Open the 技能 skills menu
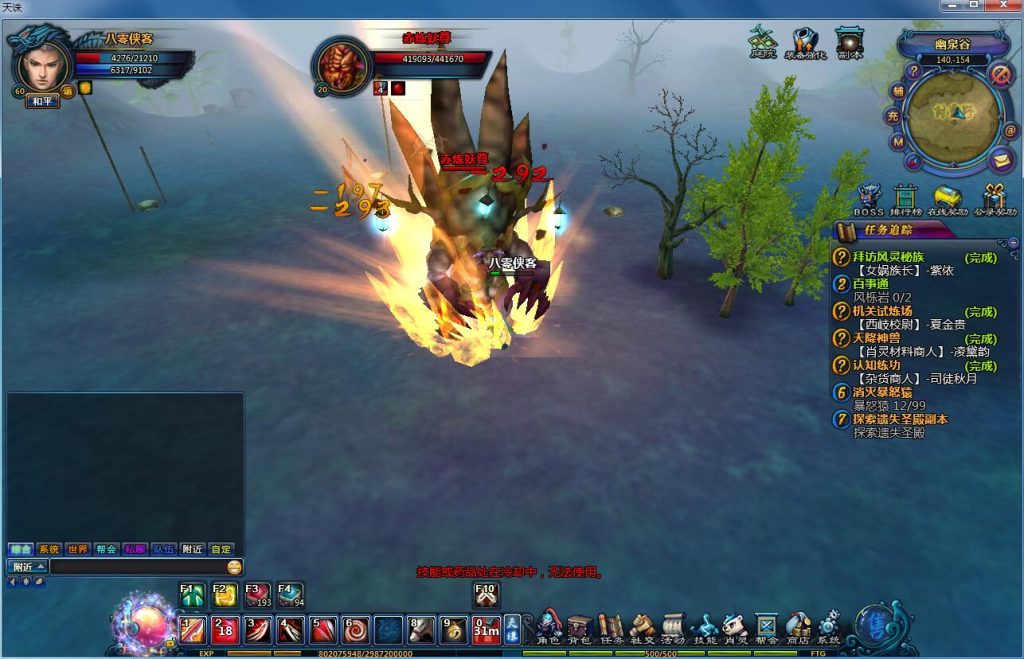The width and height of the screenshot is (1024, 659). tap(705, 627)
